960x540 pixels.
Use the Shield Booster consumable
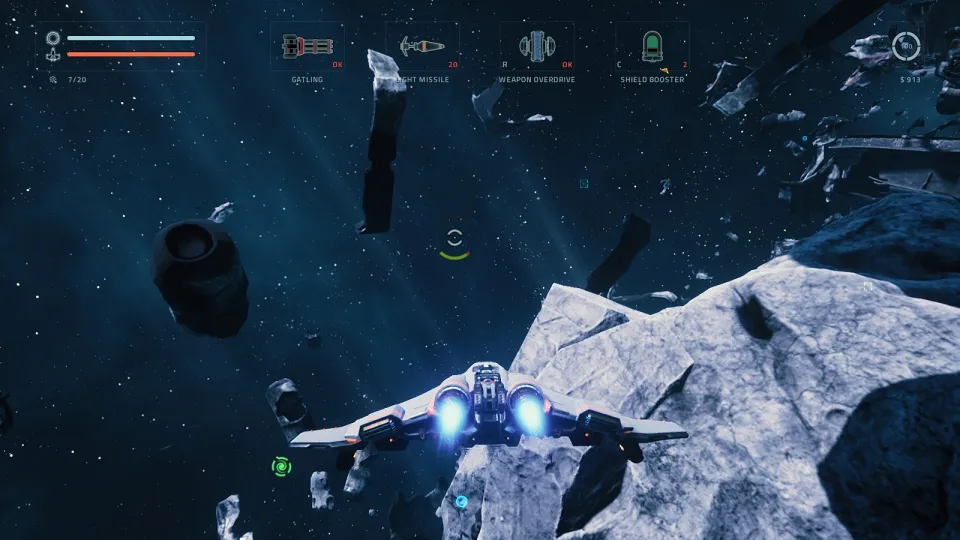click(652, 46)
